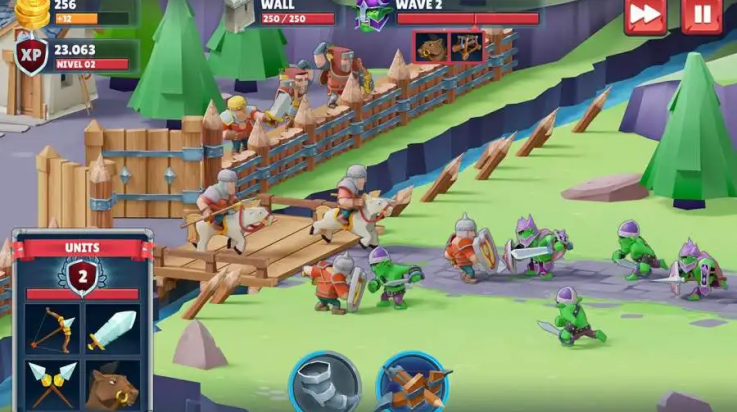The image size is (737, 412).
Task: Select the sword unit
Action: 111,328
